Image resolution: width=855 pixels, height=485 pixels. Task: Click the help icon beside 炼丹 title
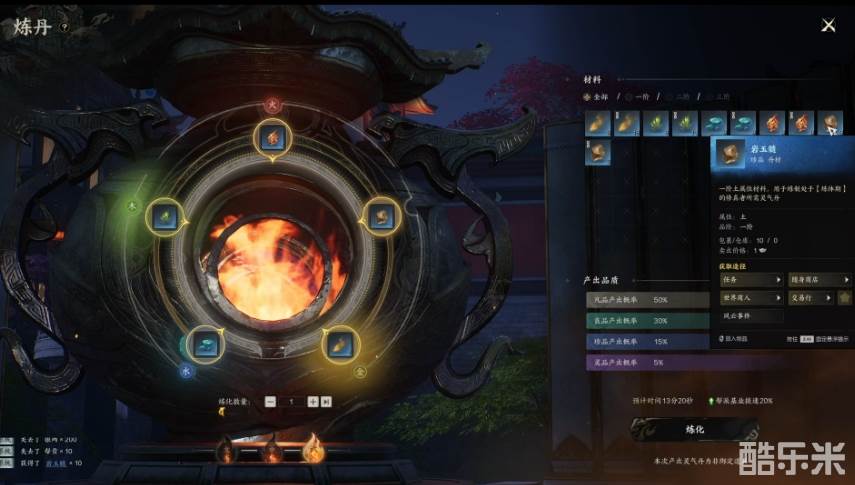65,28
